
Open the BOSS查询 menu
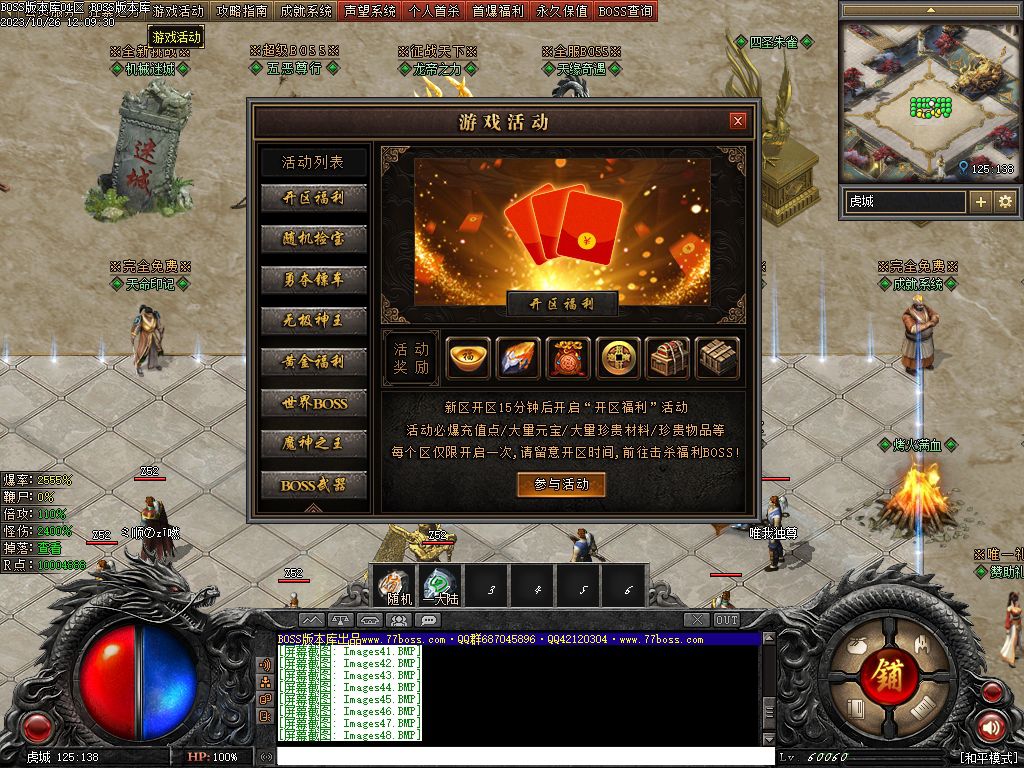click(626, 11)
